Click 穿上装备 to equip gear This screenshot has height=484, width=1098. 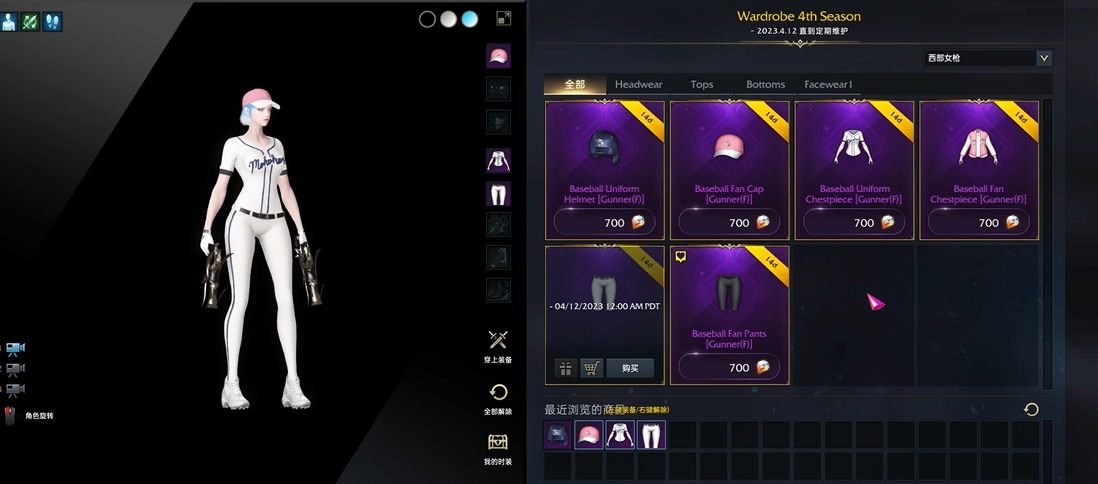click(x=498, y=346)
